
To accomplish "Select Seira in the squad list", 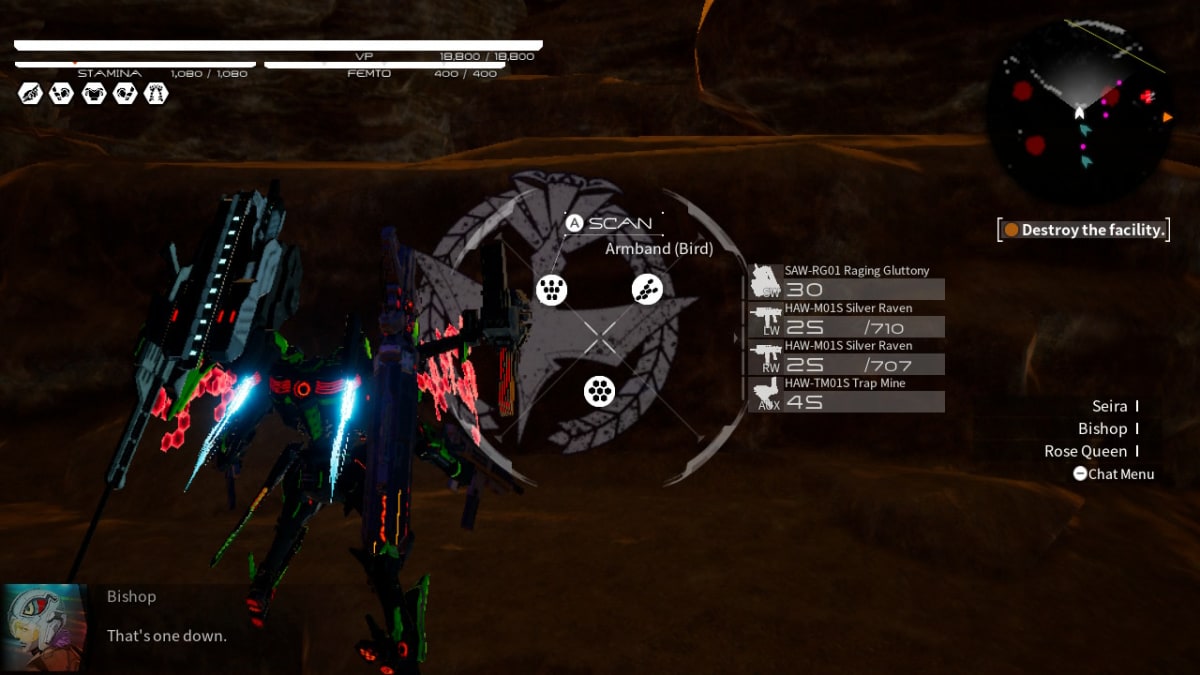I will [x=1109, y=406].
